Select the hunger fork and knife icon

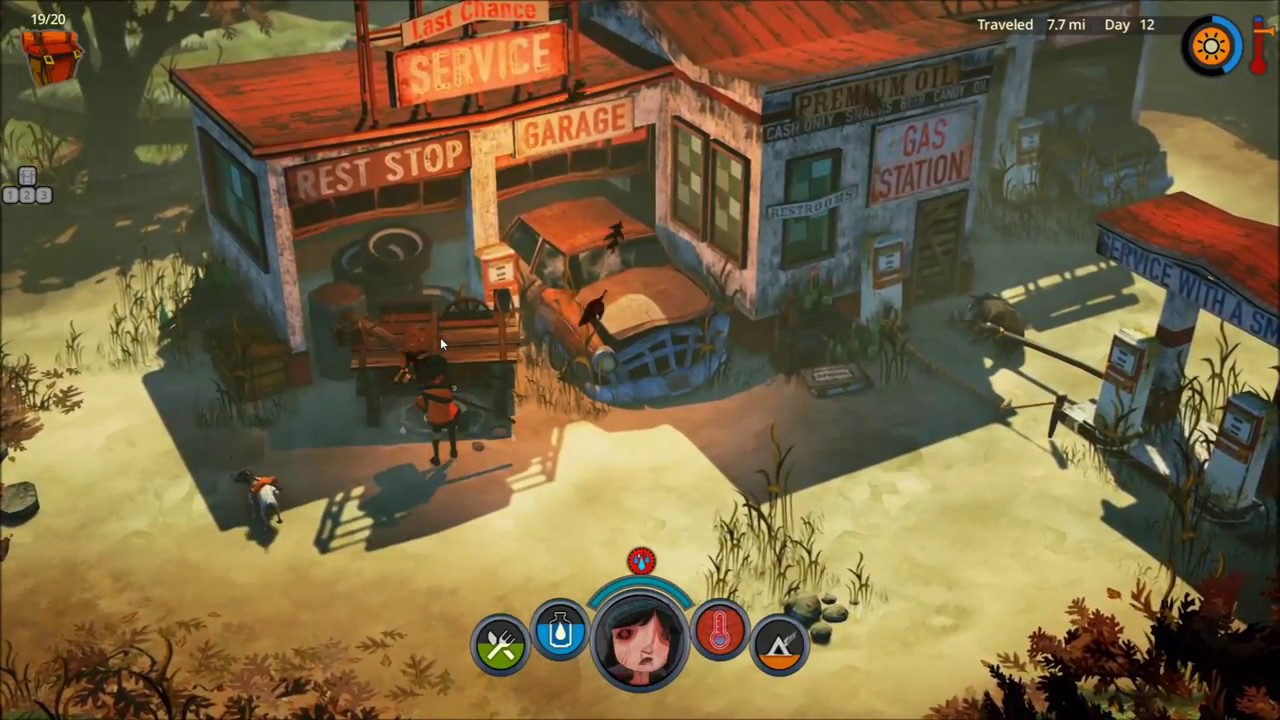pyautogui.click(x=500, y=645)
